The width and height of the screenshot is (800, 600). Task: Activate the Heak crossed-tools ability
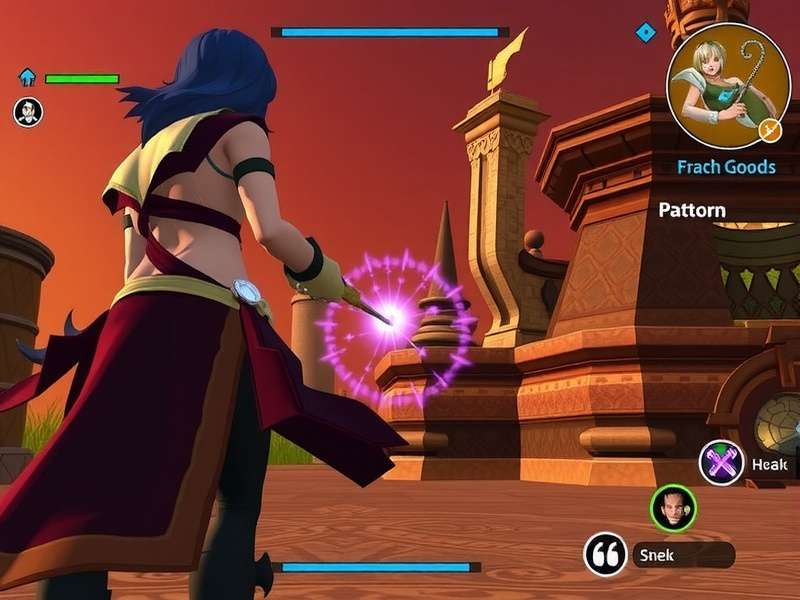tap(722, 463)
